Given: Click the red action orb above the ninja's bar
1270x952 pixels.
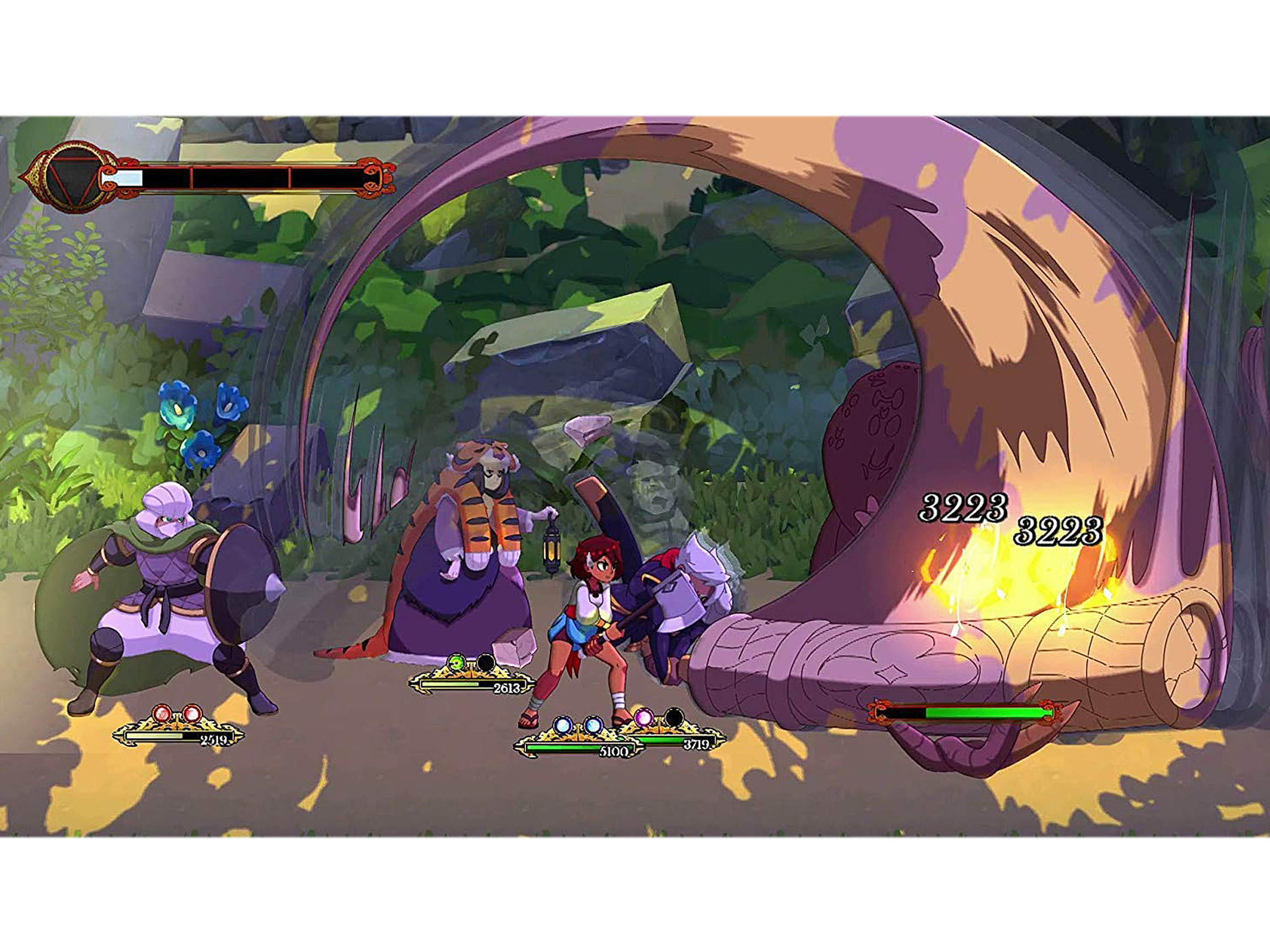Looking at the screenshot, I should coord(163,713).
